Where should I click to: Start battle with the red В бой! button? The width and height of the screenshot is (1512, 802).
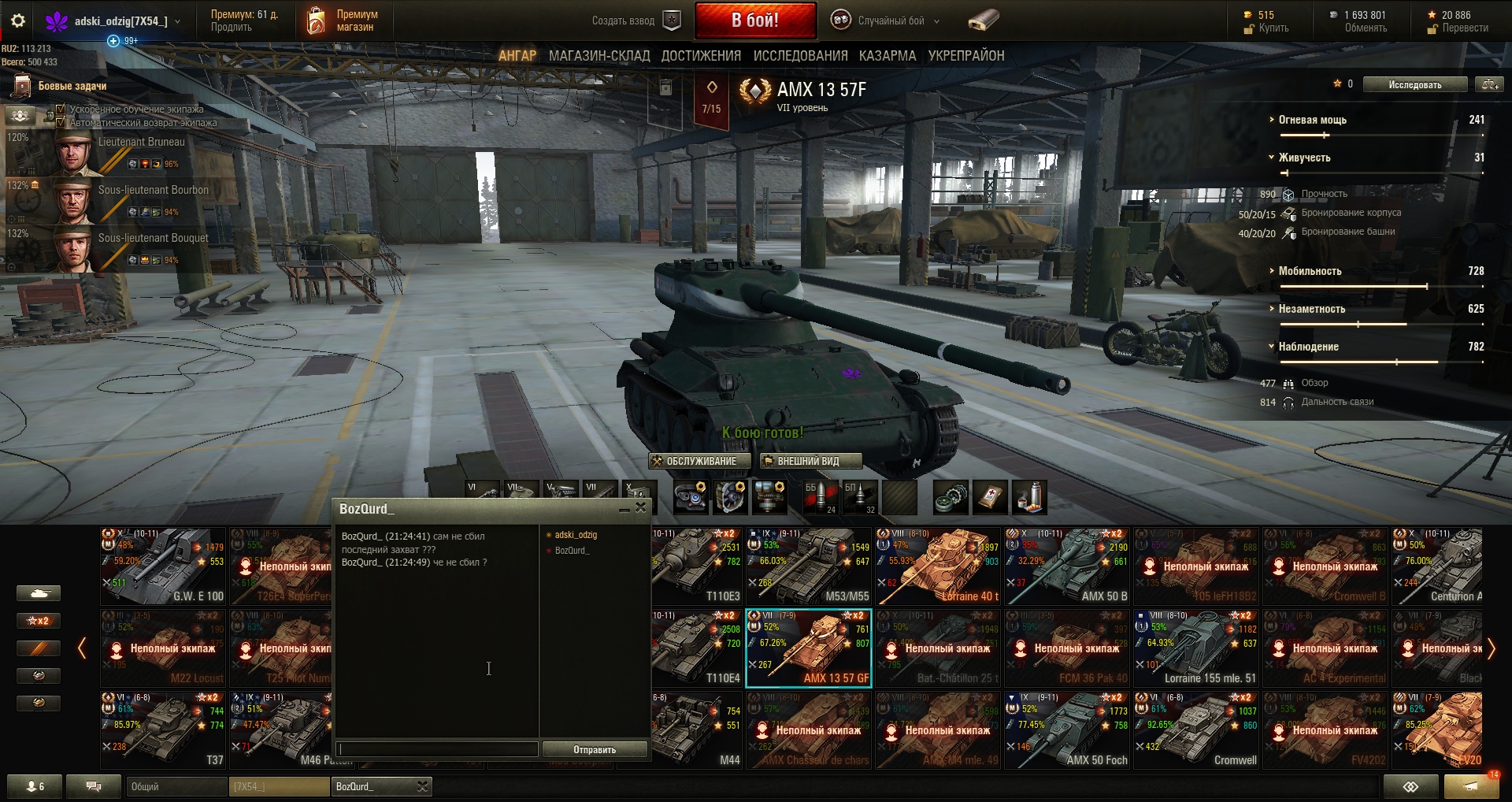[754, 20]
